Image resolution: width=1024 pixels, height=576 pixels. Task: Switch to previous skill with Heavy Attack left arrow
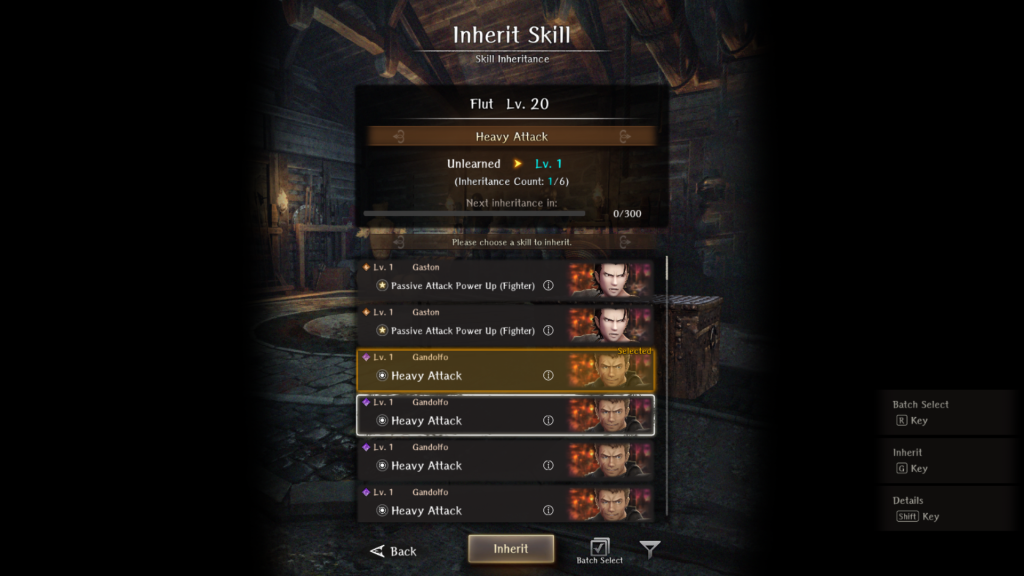tap(398, 137)
